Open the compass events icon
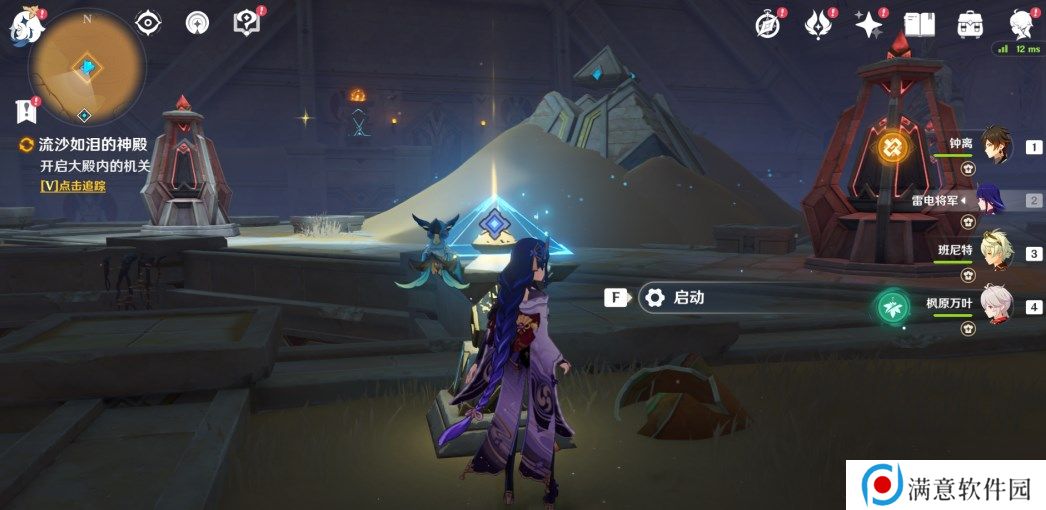 click(x=768, y=24)
